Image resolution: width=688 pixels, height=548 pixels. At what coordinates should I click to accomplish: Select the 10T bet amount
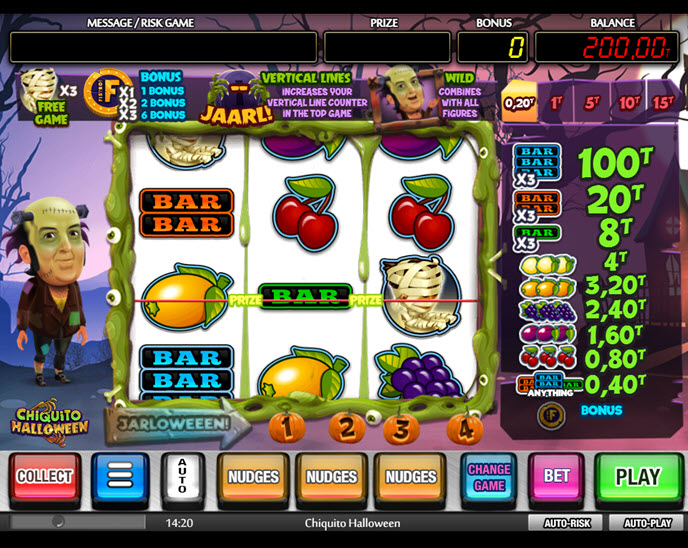[x=629, y=101]
